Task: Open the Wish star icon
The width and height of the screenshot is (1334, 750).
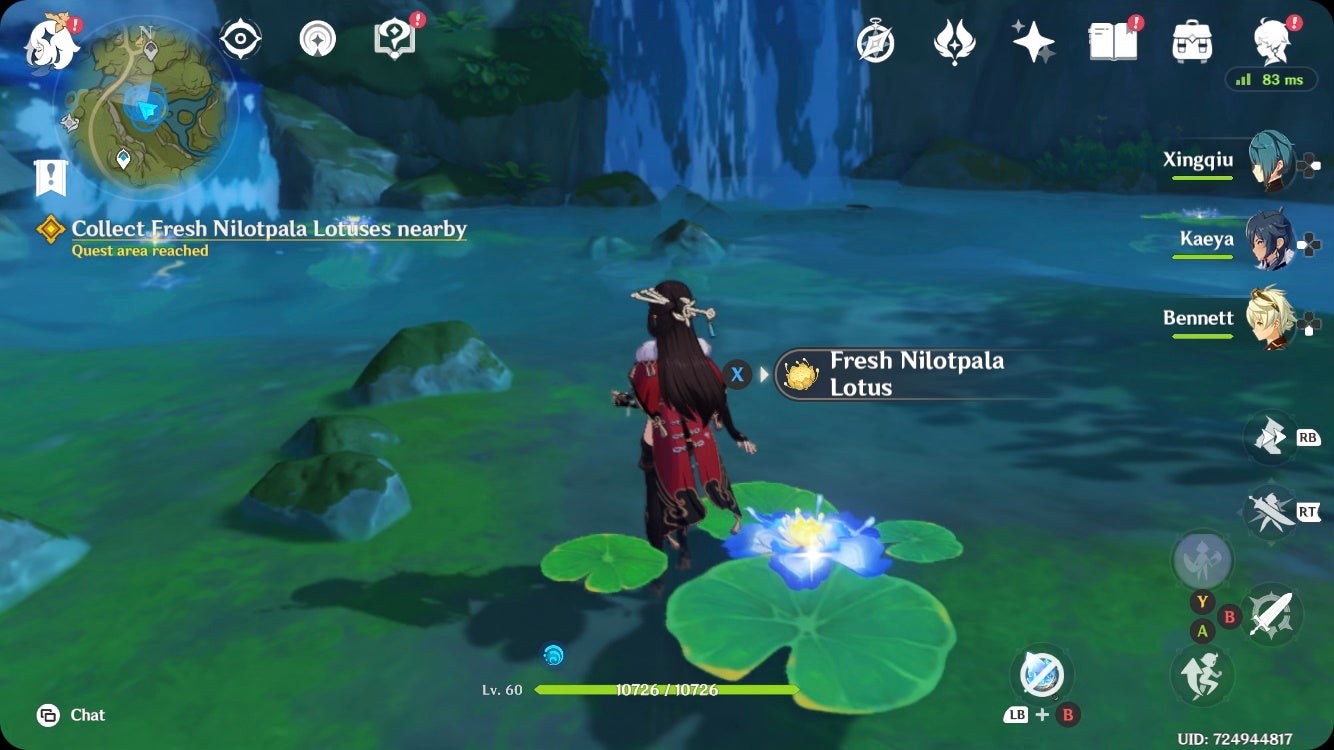Action: click(x=1032, y=42)
